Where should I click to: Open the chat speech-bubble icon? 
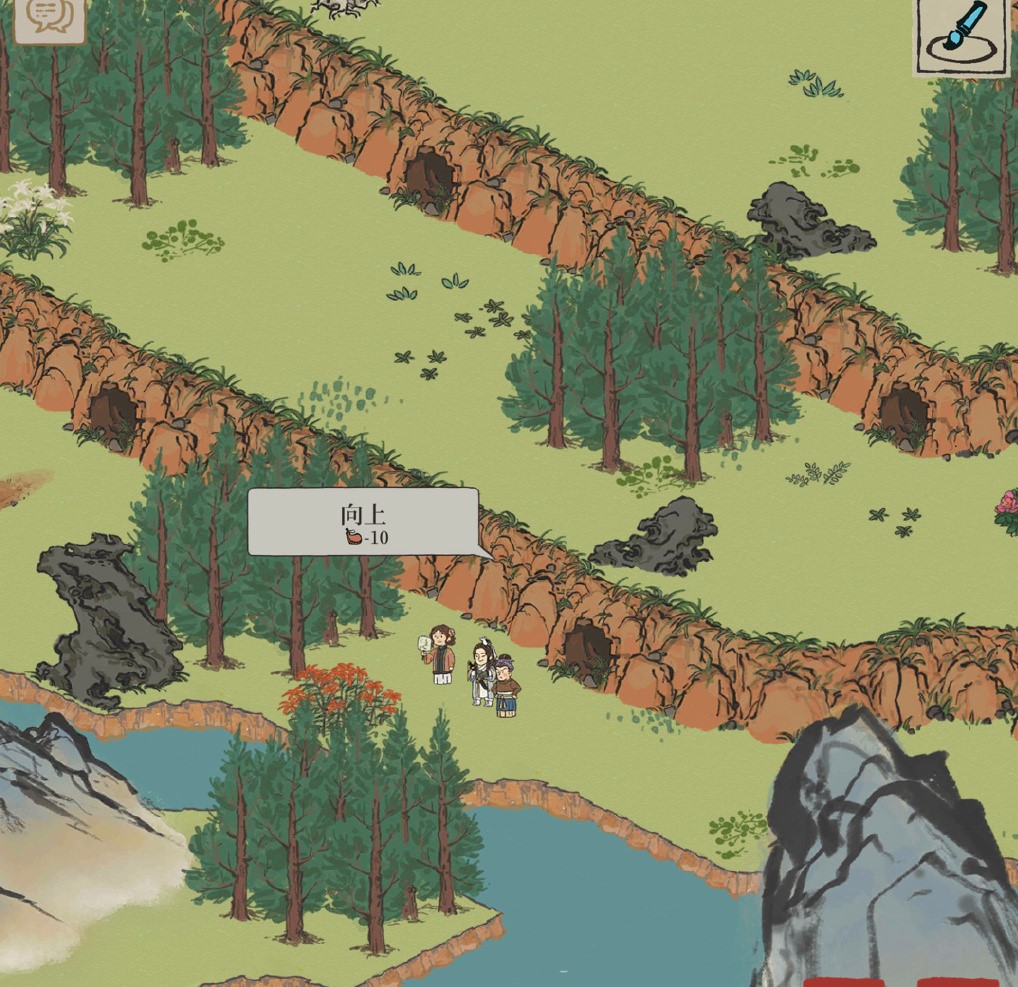pyautogui.click(x=47, y=15)
